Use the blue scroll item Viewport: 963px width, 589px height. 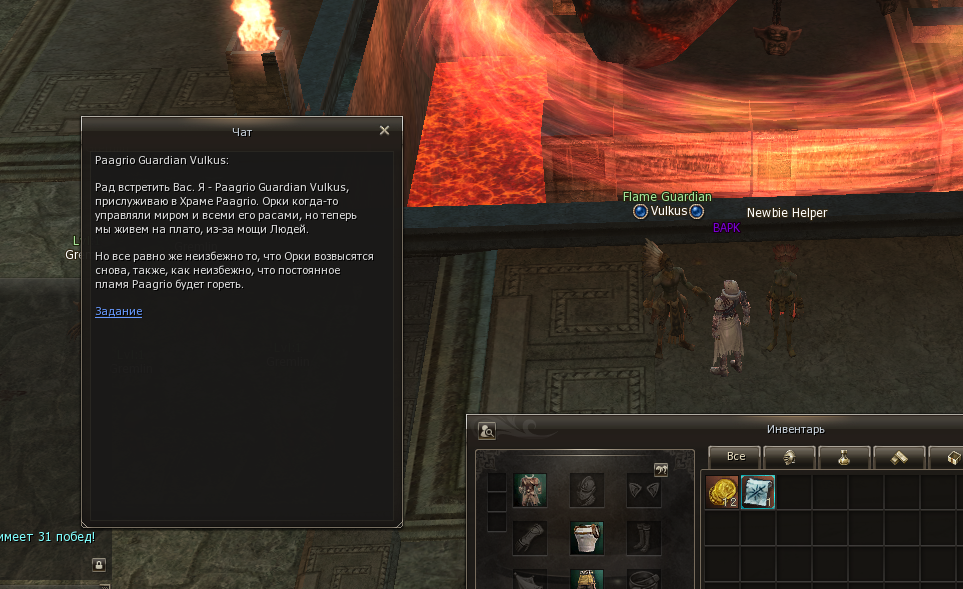757,491
